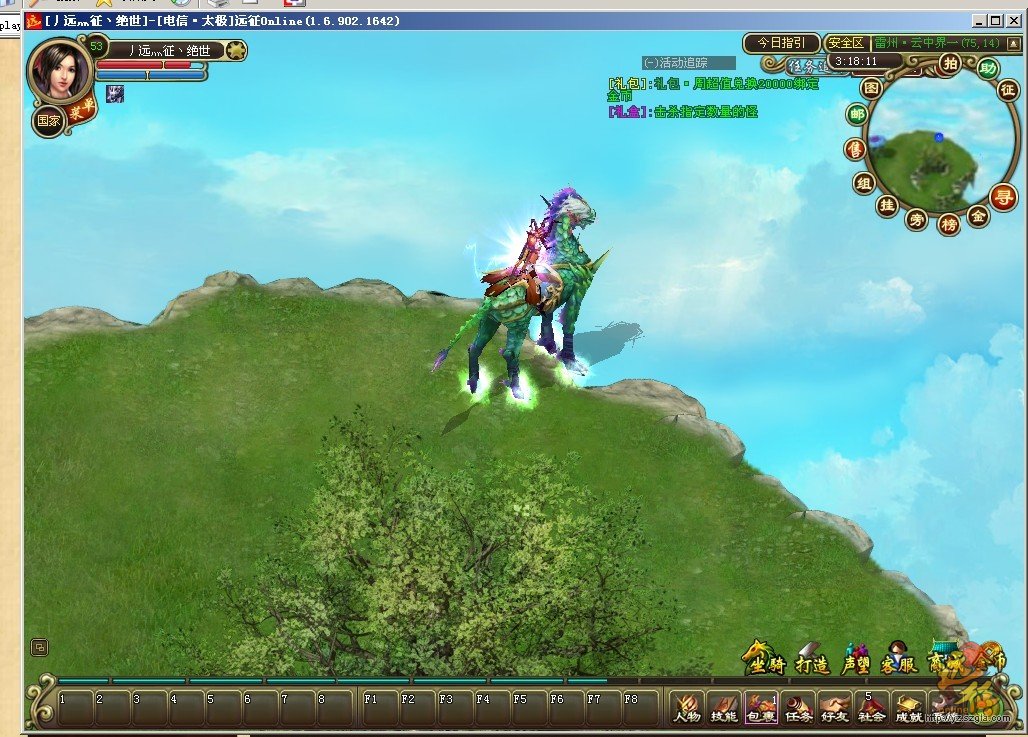Open the 社会 social panel
The image size is (1028, 737).
872,708
